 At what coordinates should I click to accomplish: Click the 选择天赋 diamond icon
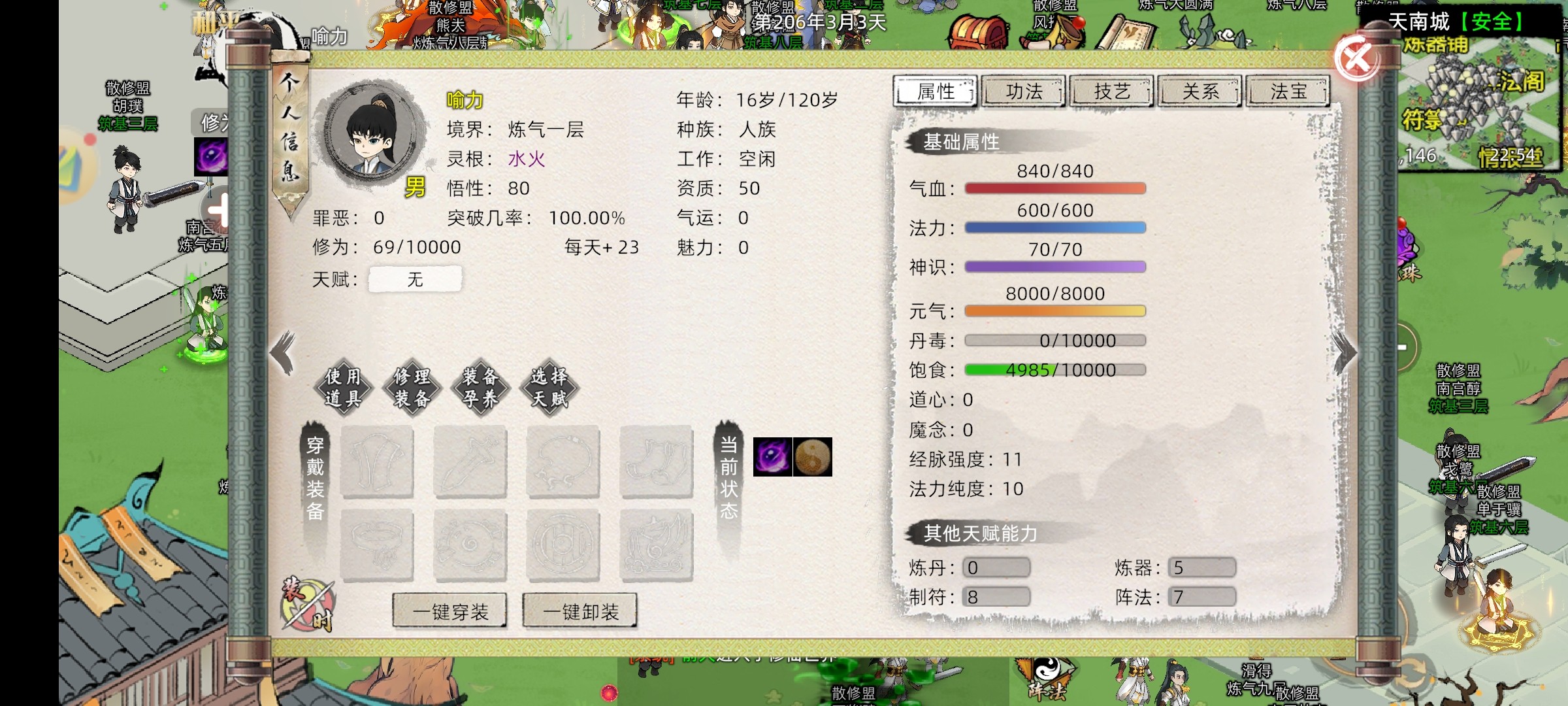(x=550, y=388)
